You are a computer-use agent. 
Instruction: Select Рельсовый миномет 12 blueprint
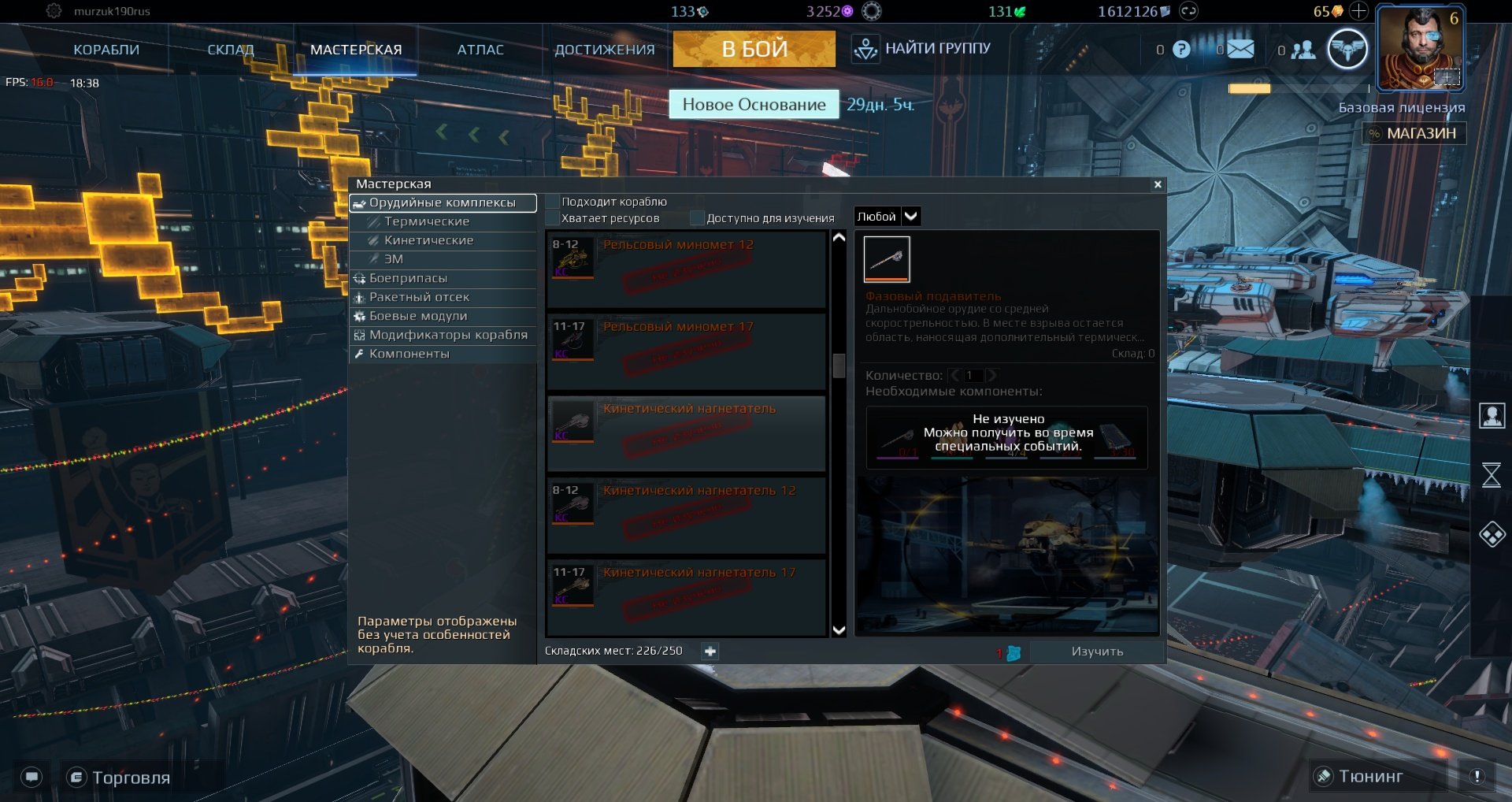pyautogui.click(x=685, y=269)
